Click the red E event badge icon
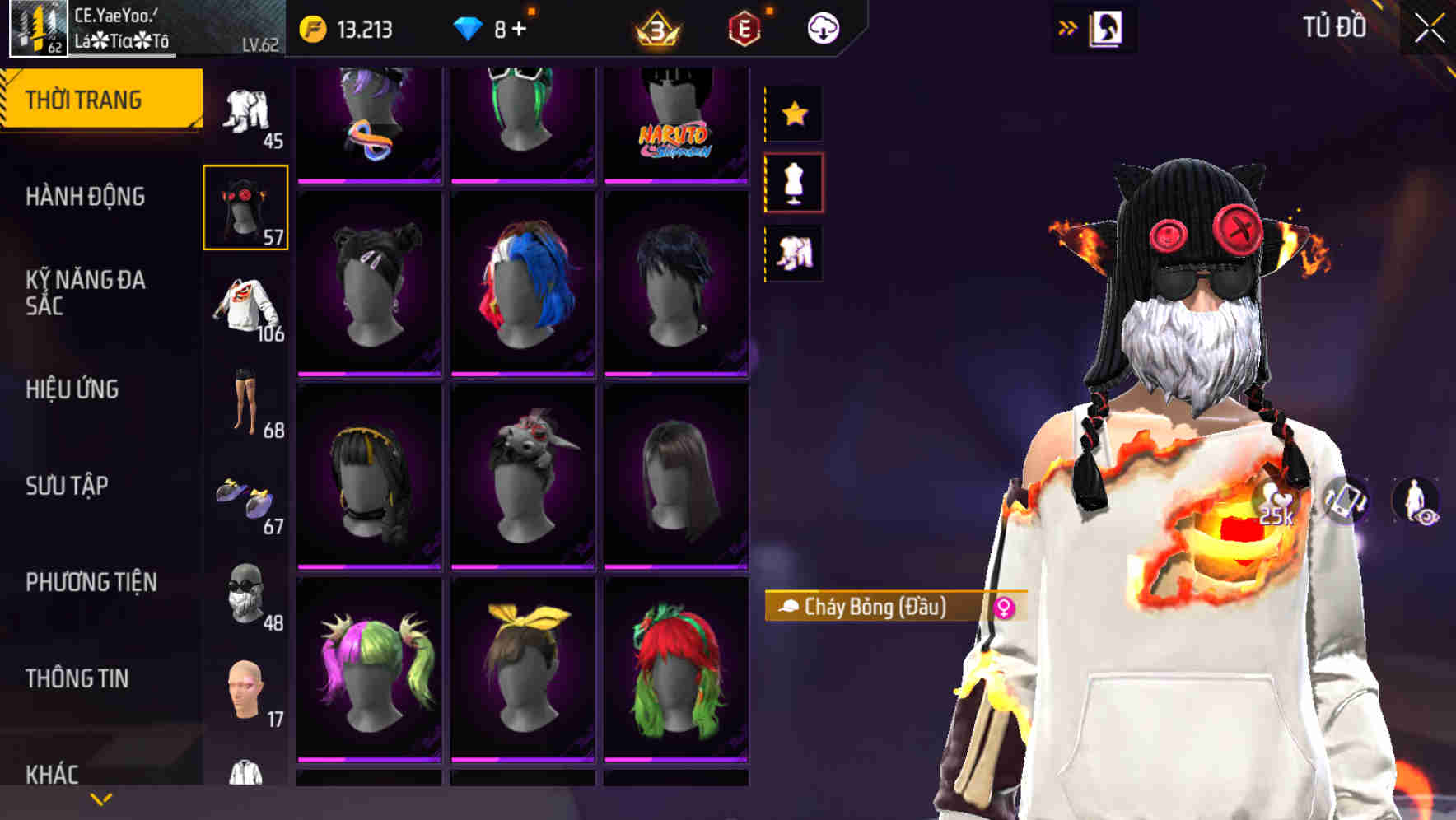Screen dimensions: 1456x820 point(742,26)
